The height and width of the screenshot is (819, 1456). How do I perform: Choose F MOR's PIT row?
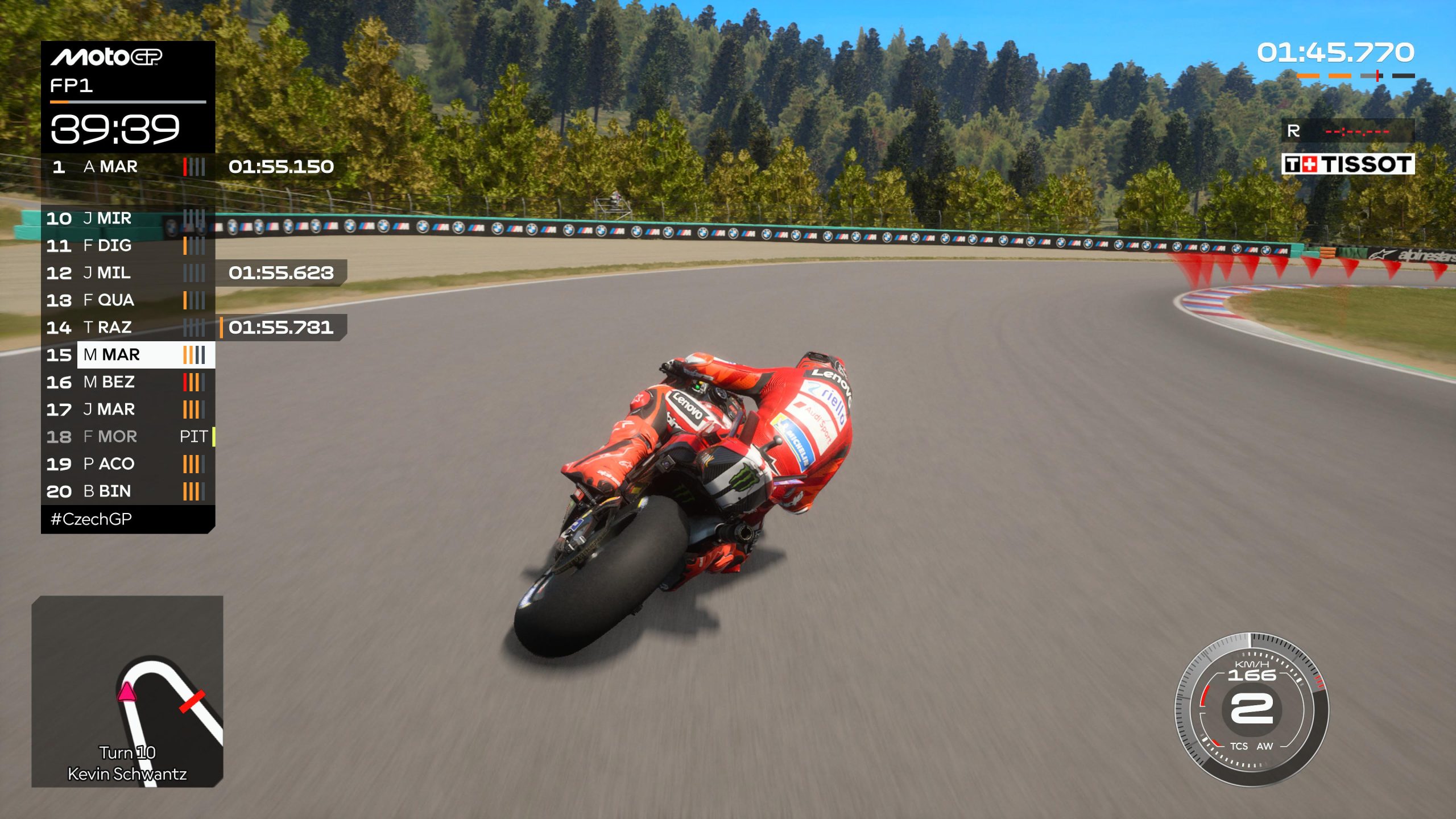(x=128, y=437)
